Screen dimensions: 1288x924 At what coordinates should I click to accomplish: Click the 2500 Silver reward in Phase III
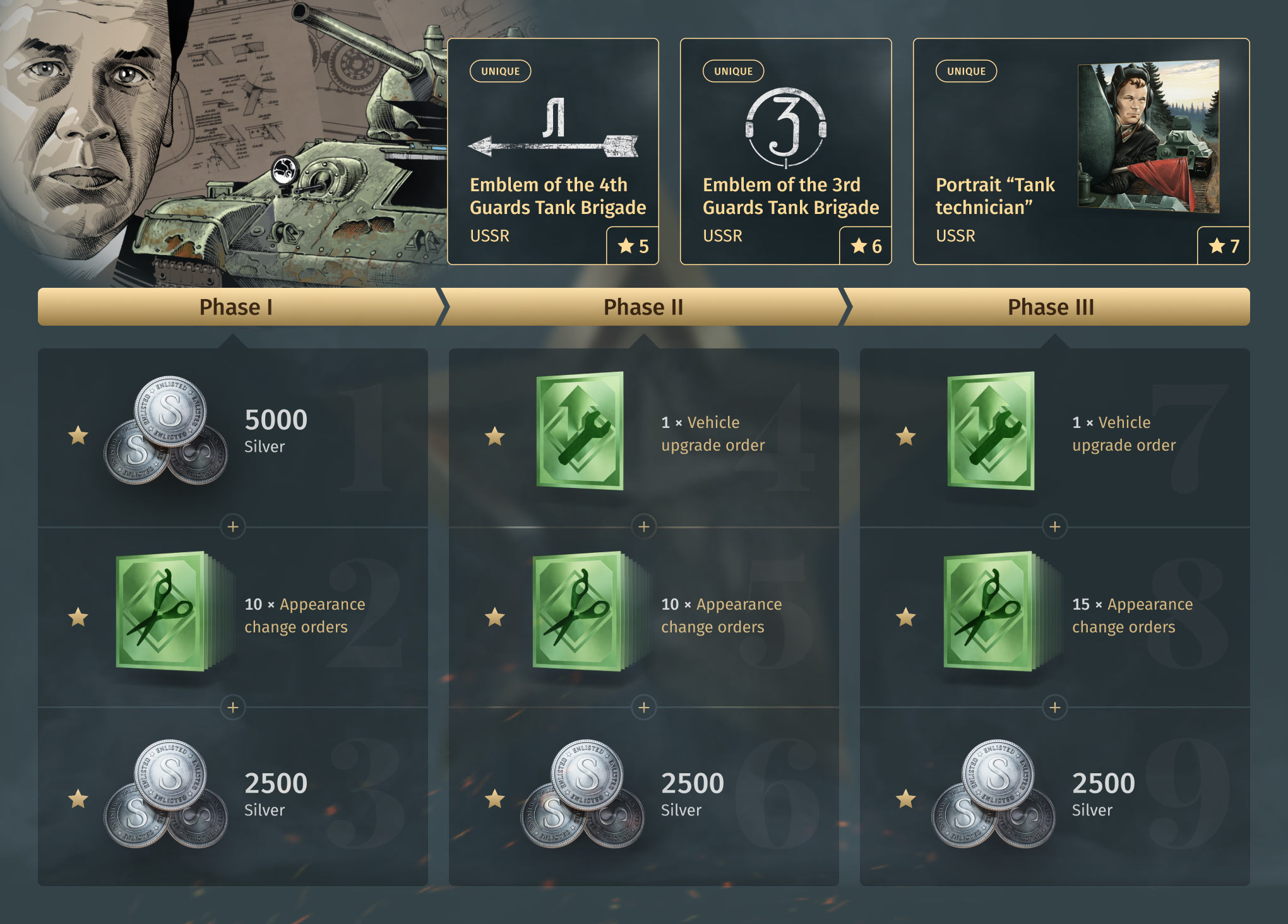1054,797
